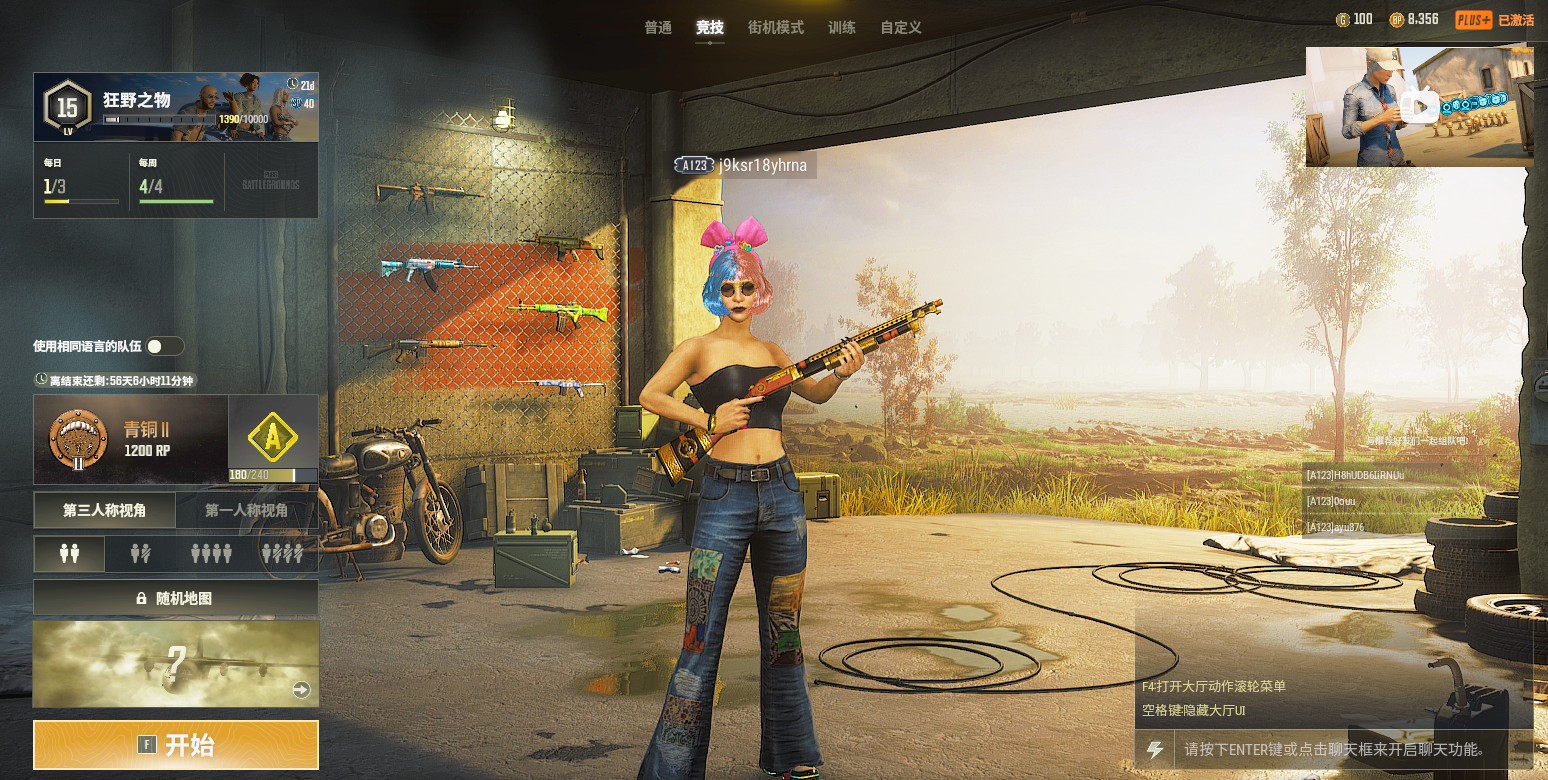Click the yellow A diamond badge
The image size is (1548, 780).
click(x=273, y=435)
